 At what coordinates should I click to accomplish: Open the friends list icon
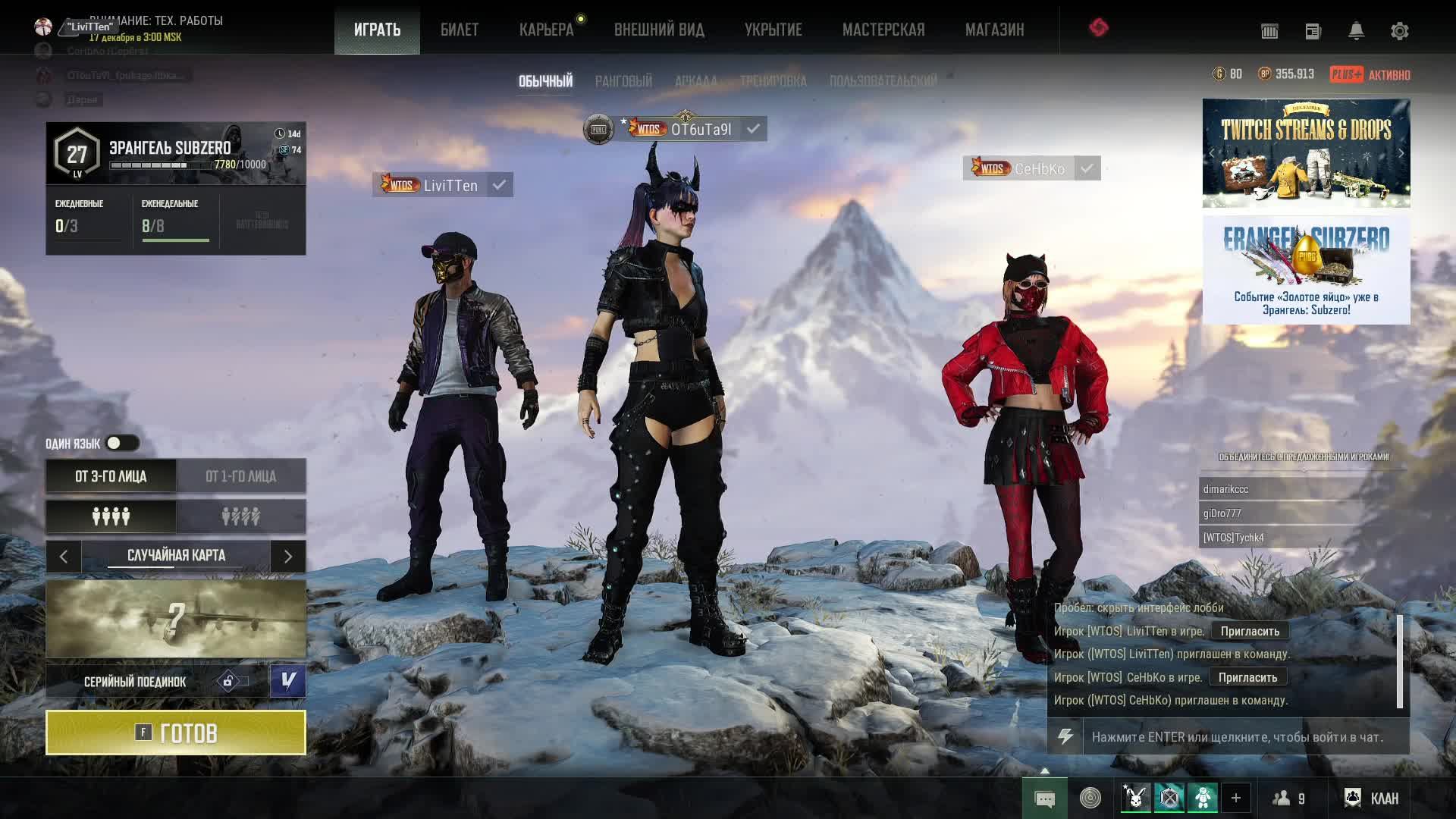(x=1288, y=798)
